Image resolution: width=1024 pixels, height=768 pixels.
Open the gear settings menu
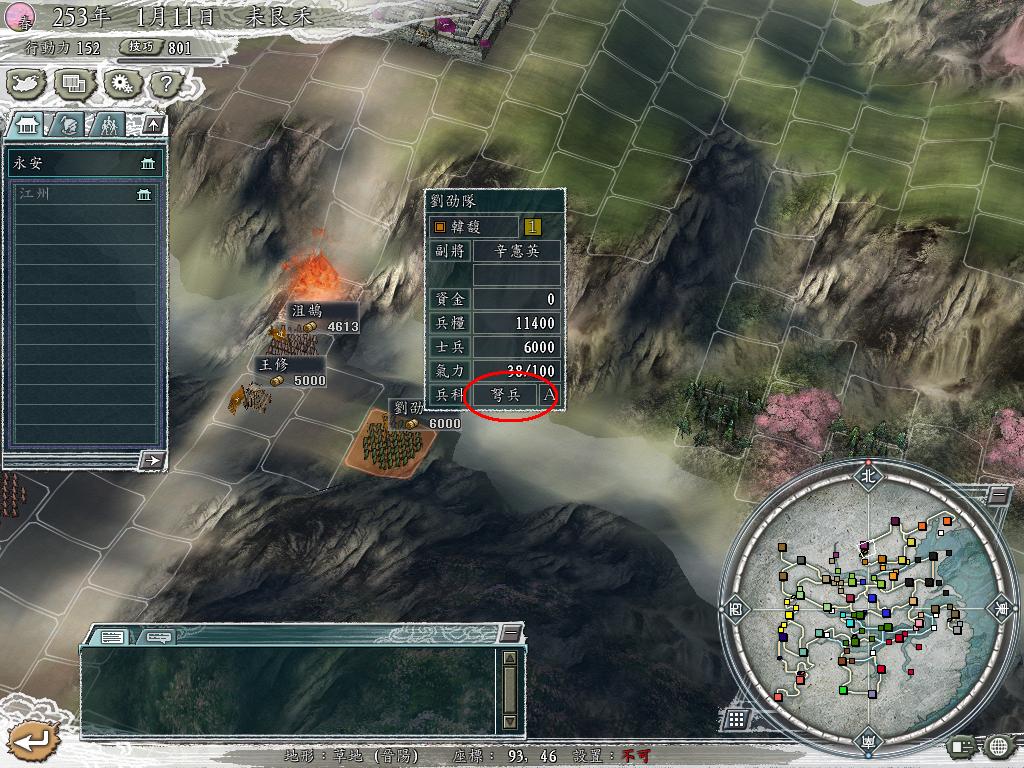121,85
